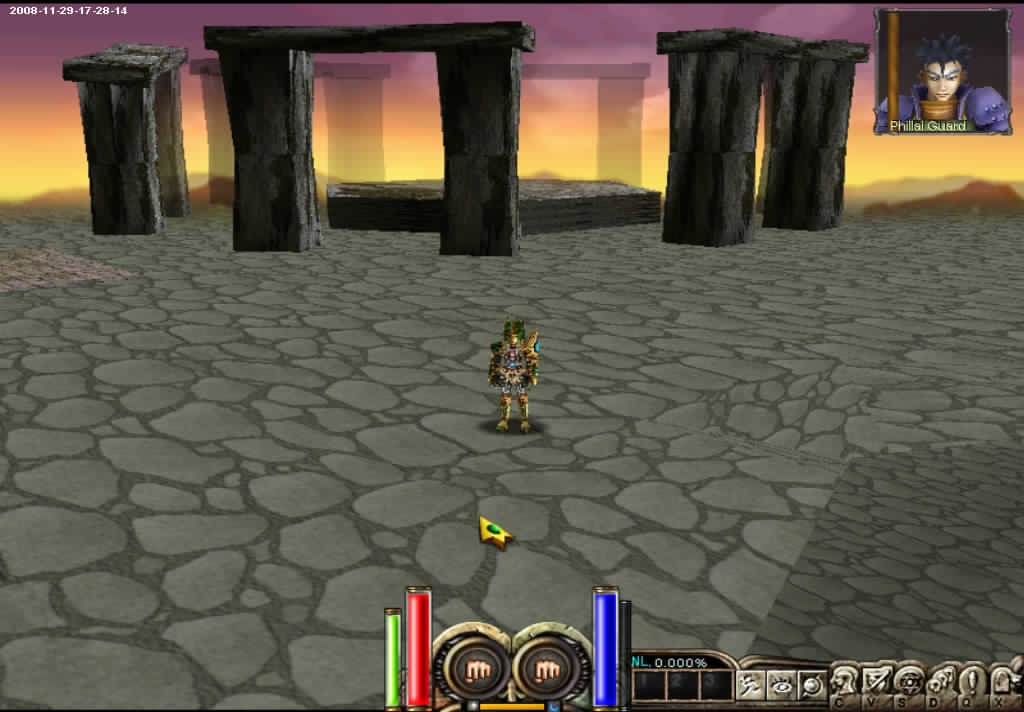Screen dimensions: 1024x712
Task: Select the left fist attack skill slot
Action: (467, 667)
